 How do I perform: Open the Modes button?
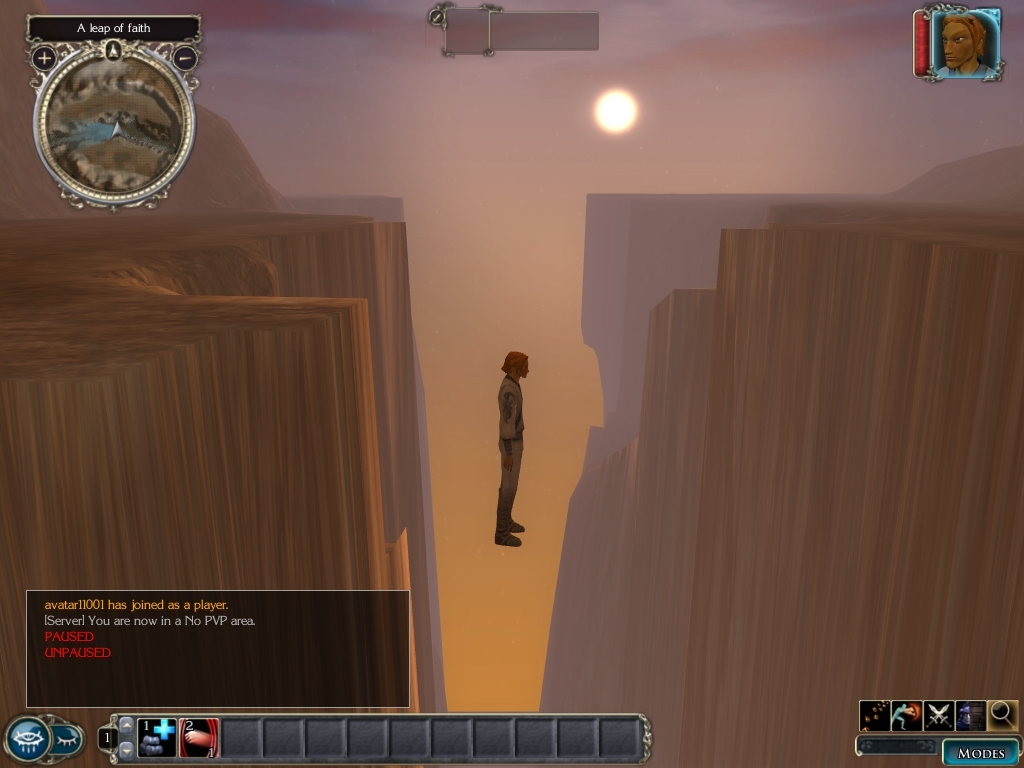pyautogui.click(x=980, y=753)
